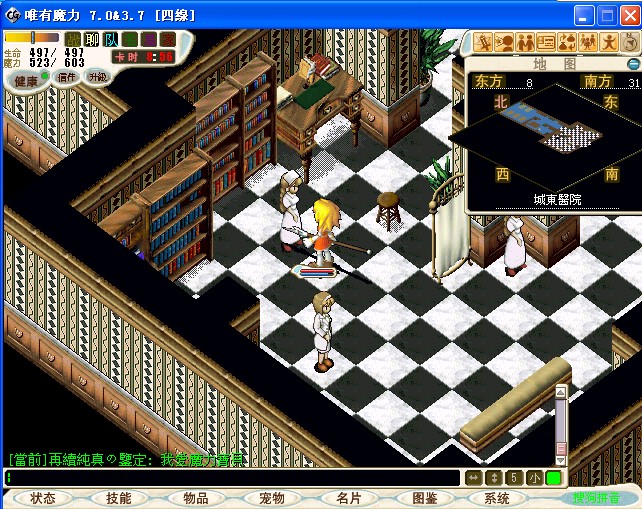642x509 pixels.
Task: Open the 名片 name card menu
Action: [x=349, y=498]
